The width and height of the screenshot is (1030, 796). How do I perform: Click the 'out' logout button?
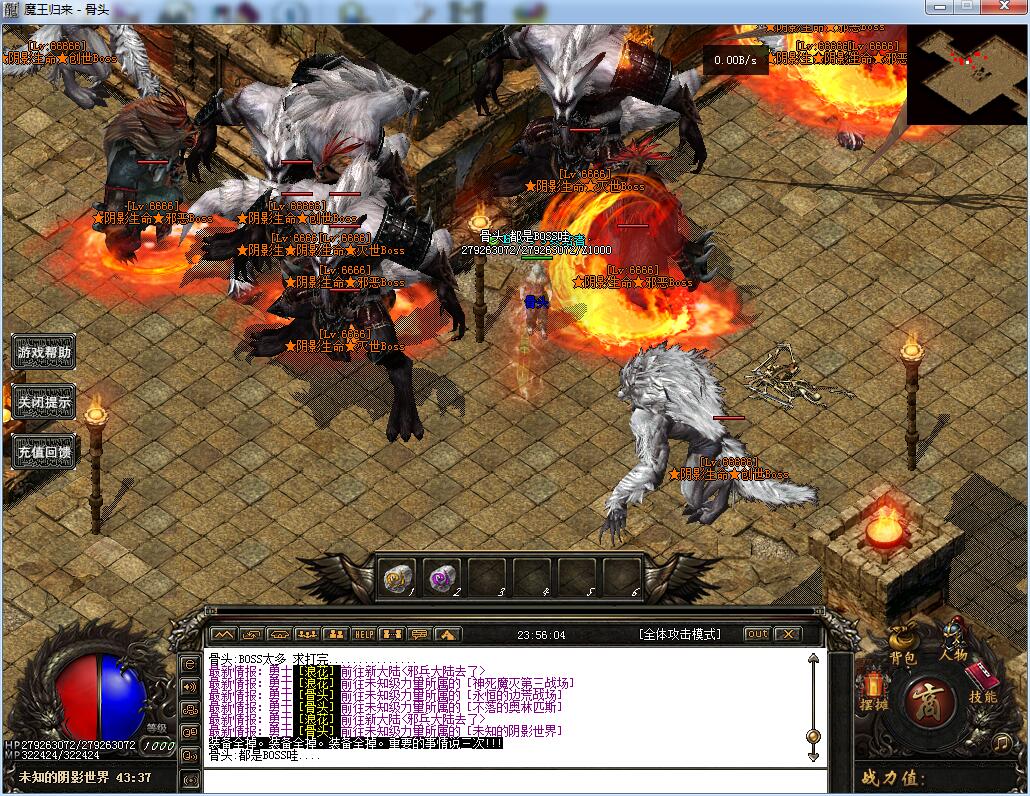(x=757, y=634)
